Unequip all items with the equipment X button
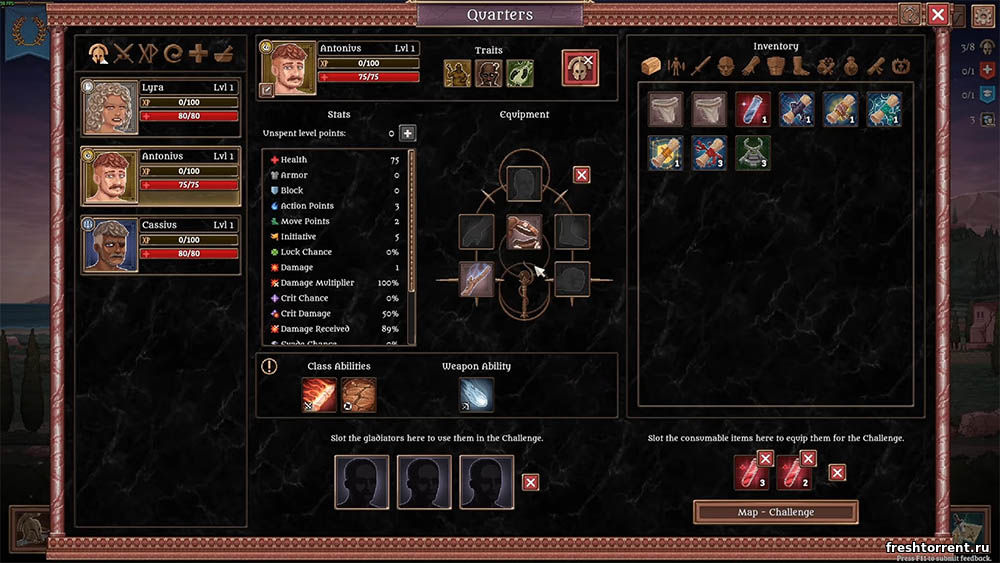 pos(581,175)
